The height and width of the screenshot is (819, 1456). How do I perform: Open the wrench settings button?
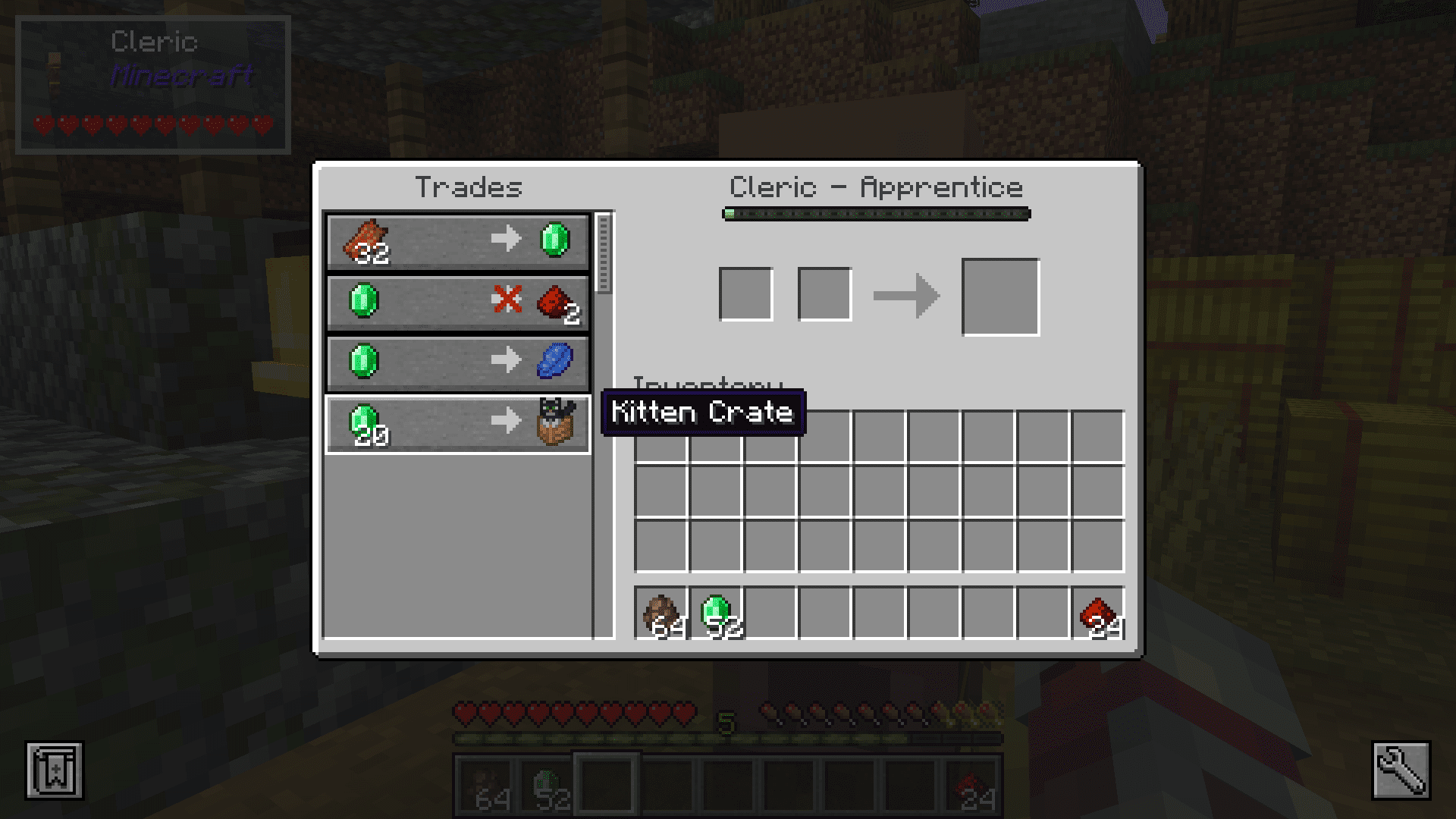[1401, 770]
